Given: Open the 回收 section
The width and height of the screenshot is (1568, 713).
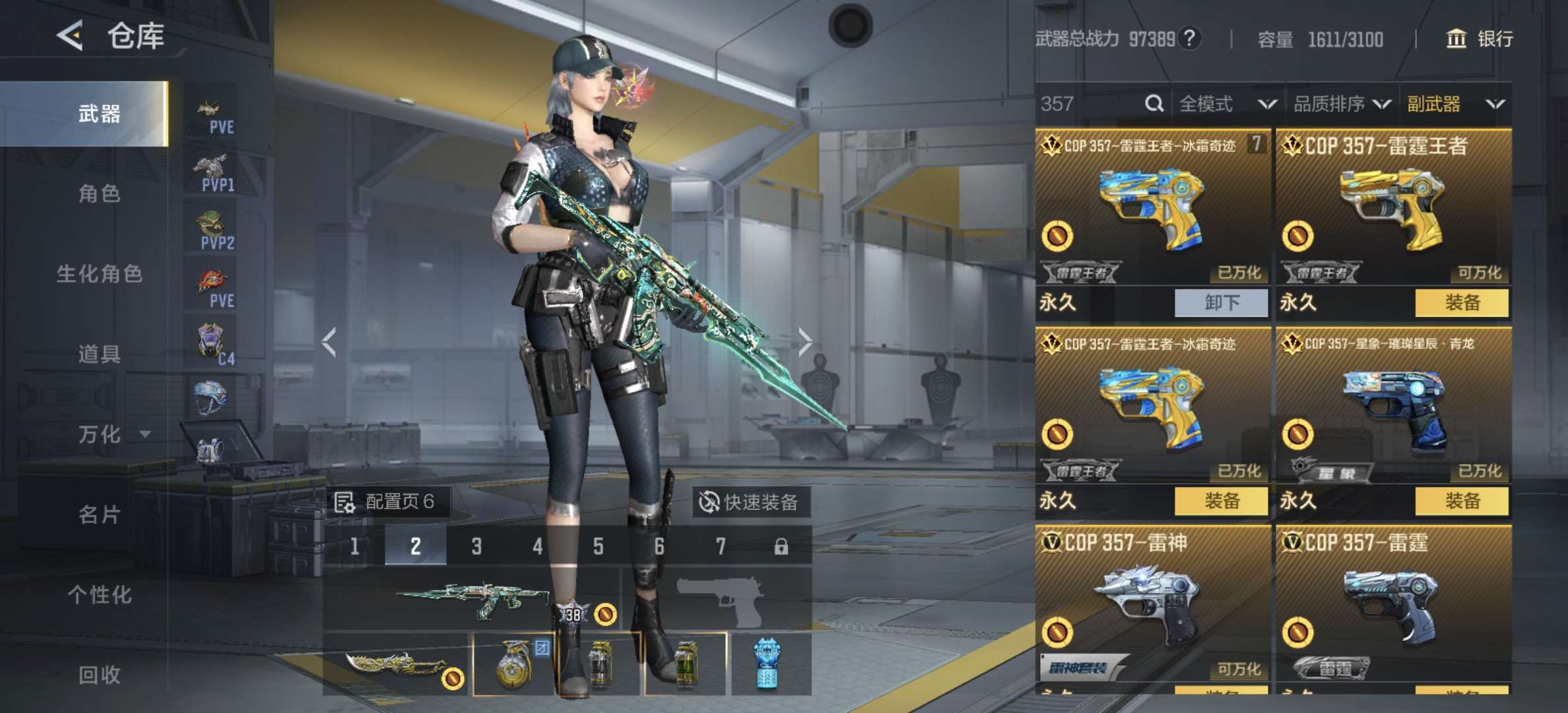Looking at the screenshot, I should tap(99, 674).
